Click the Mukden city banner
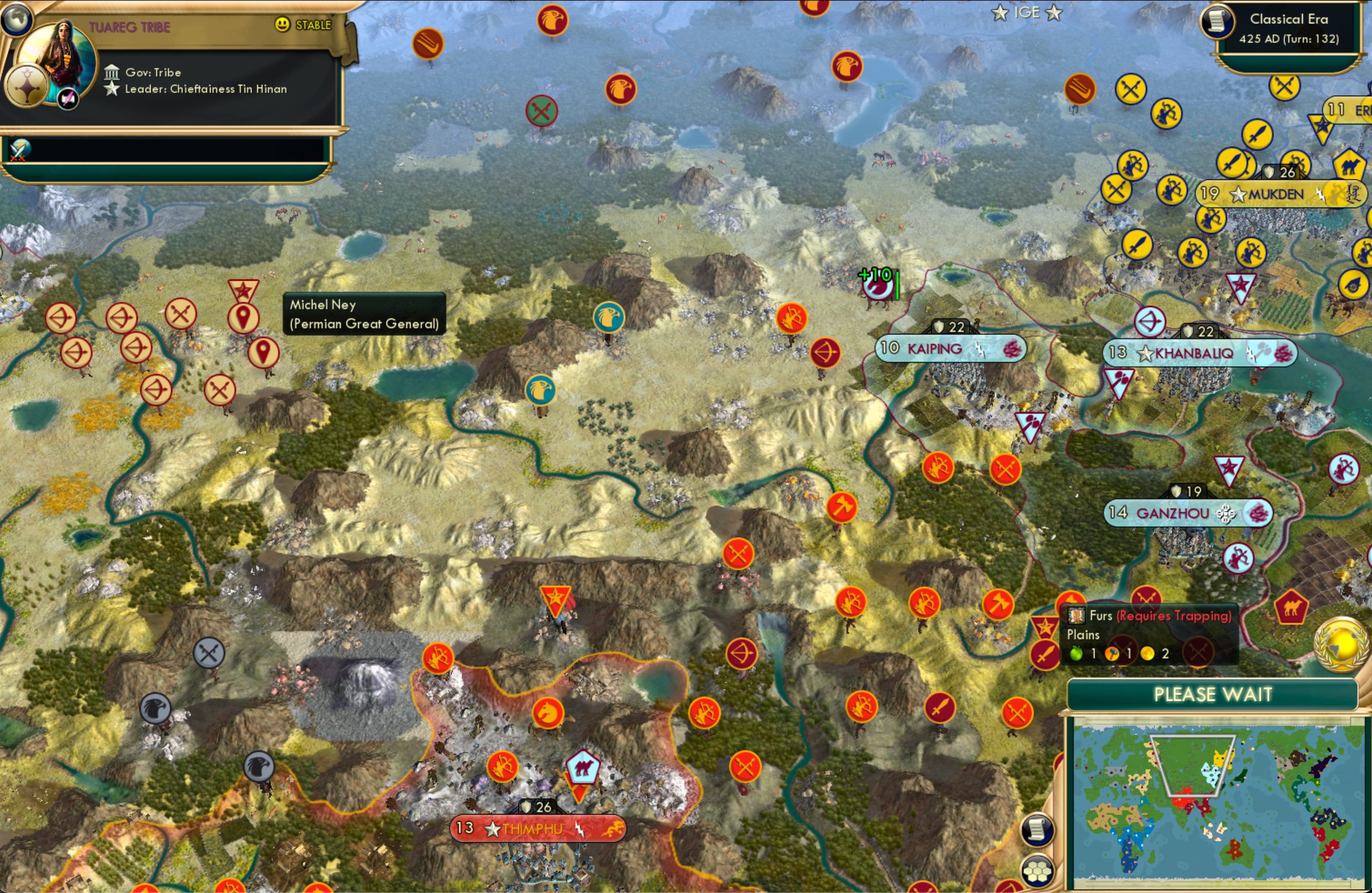 click(x=1274, y=195)
